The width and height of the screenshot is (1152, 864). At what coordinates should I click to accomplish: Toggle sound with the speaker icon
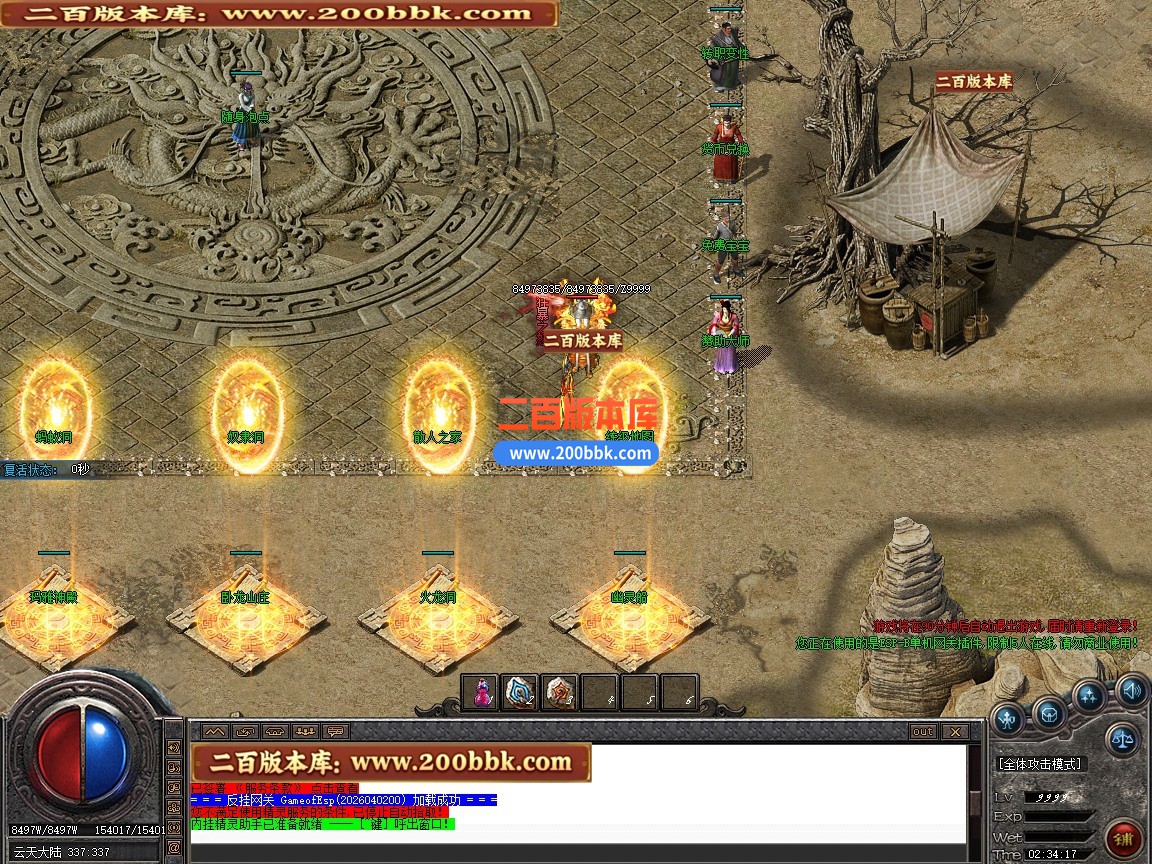1131,689
